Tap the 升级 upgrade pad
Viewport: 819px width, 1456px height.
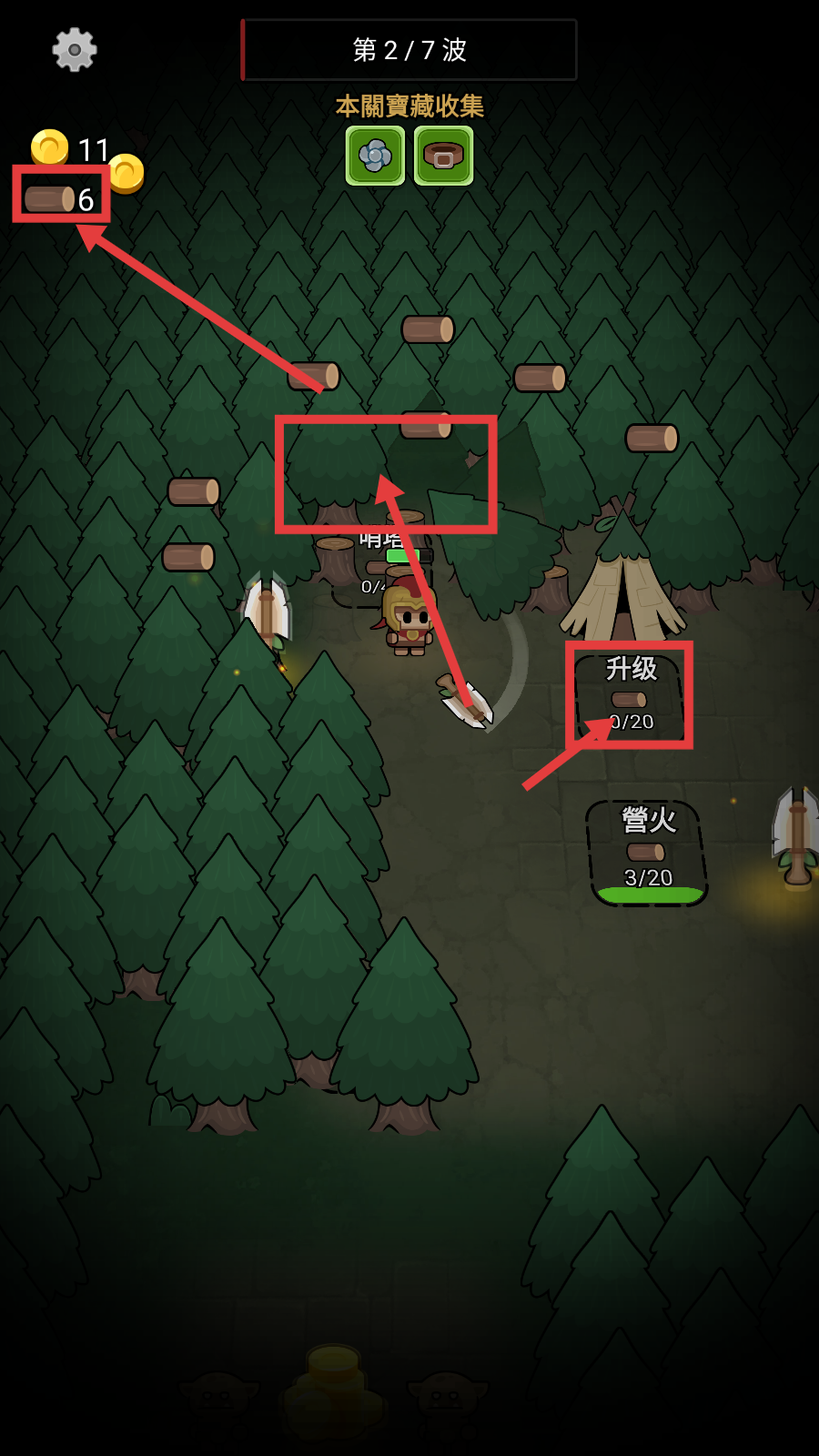coord(630,694)
